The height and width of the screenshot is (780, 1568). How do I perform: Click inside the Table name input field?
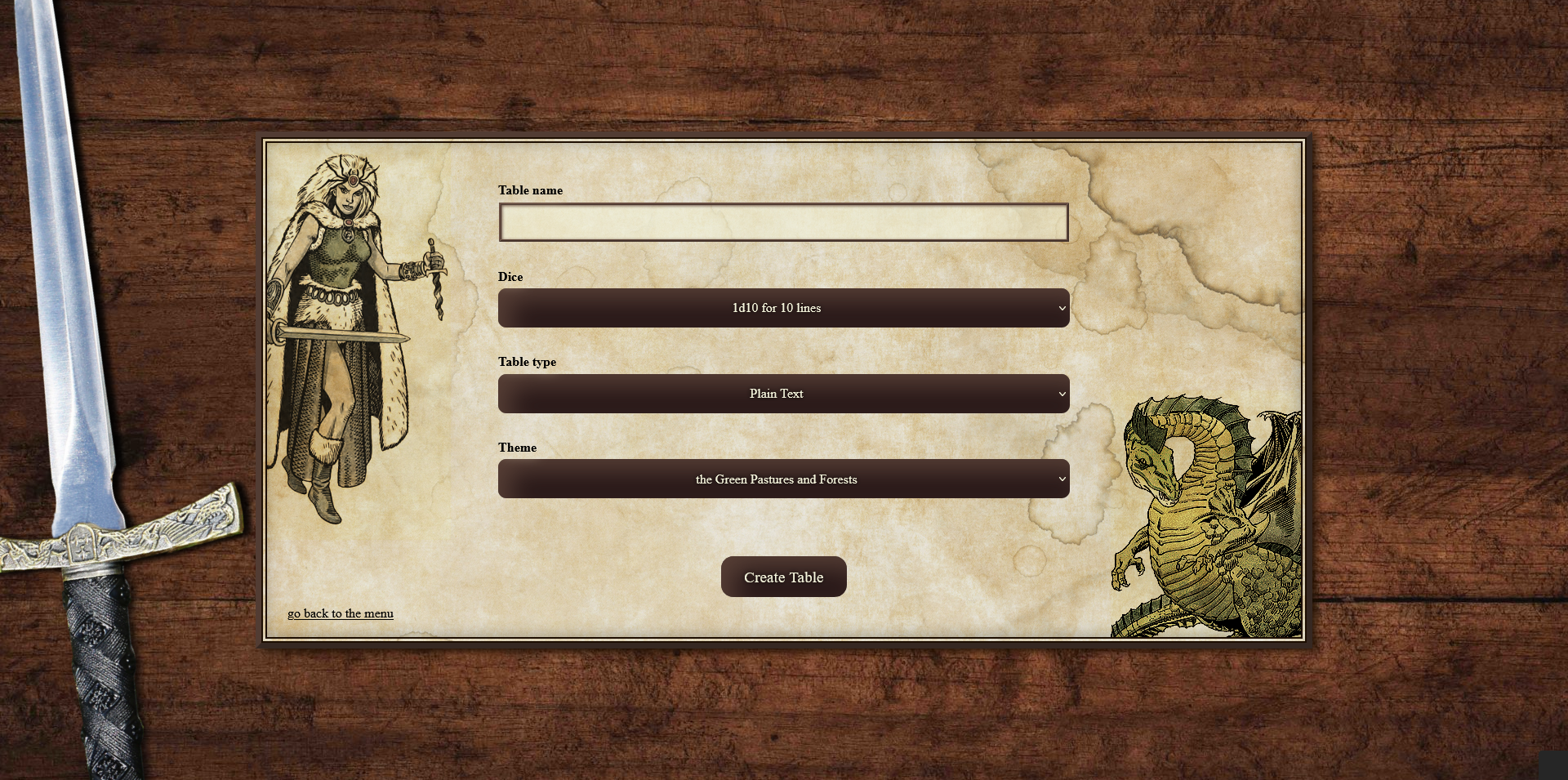pyautogui.click(x=783, y=221)
